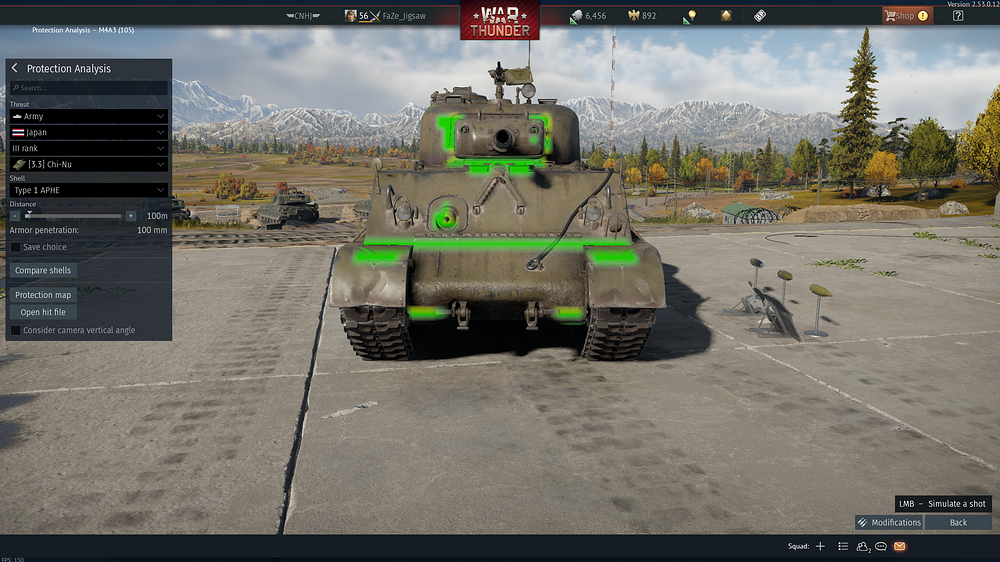Increase distance with the plus button
Screen dimensions: 1000x562
(130, 215)
